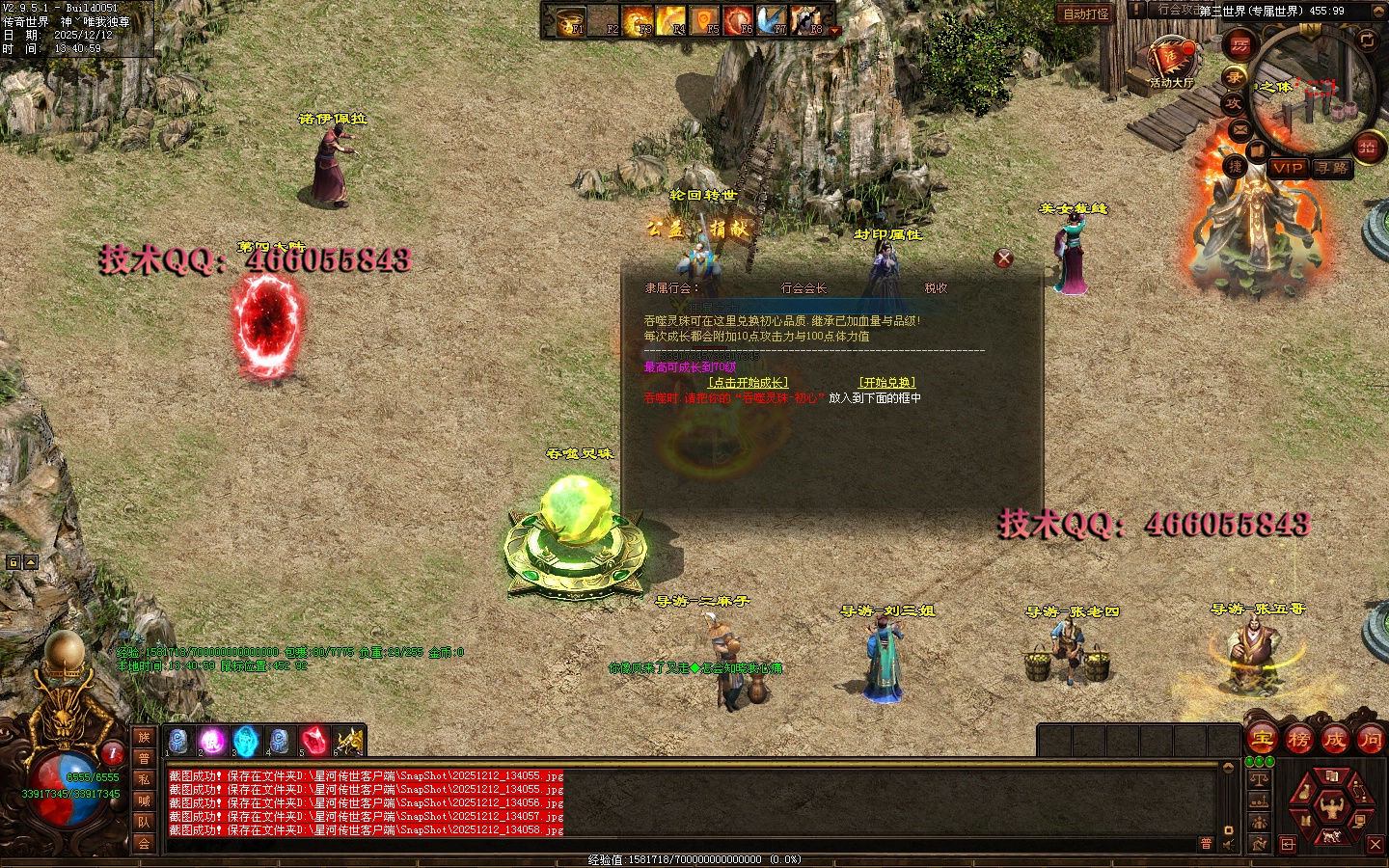Click the minimap refresh arrows button
Screen dimensions: 1389x868
[x=1368, y=40]
